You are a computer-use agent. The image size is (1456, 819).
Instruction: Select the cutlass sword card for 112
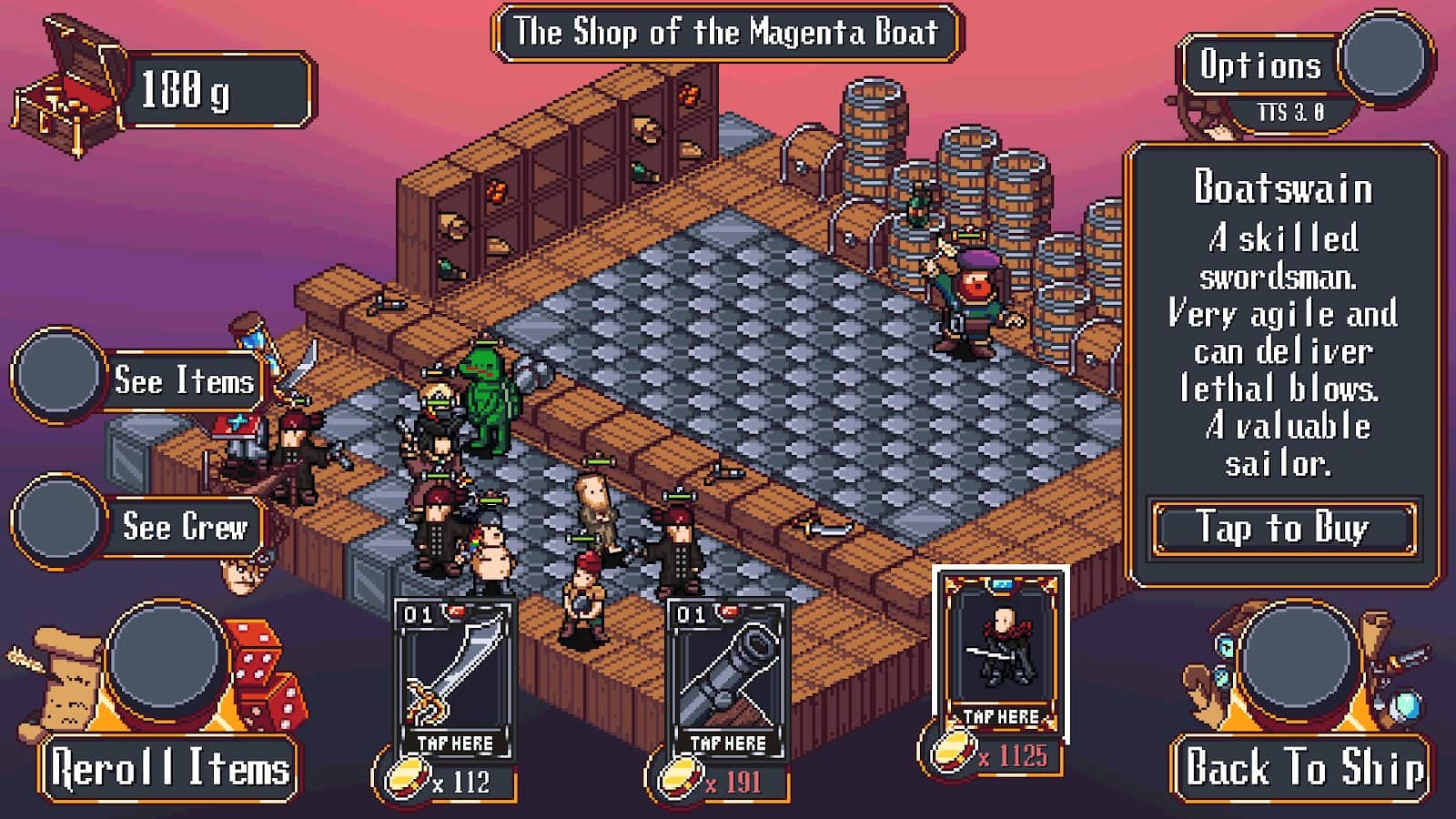point(454,680)
